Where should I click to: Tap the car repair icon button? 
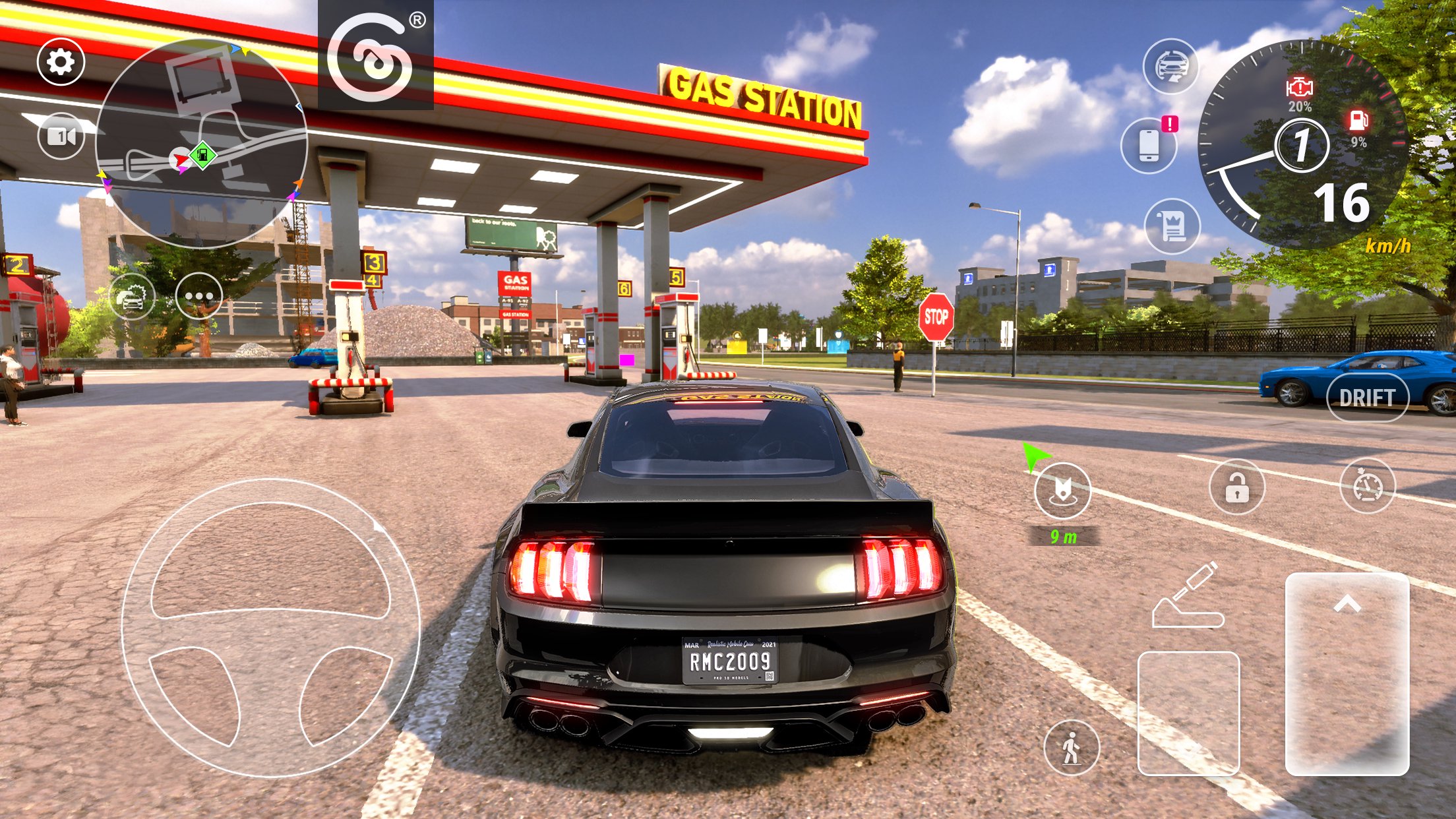(x=132, y=297)
